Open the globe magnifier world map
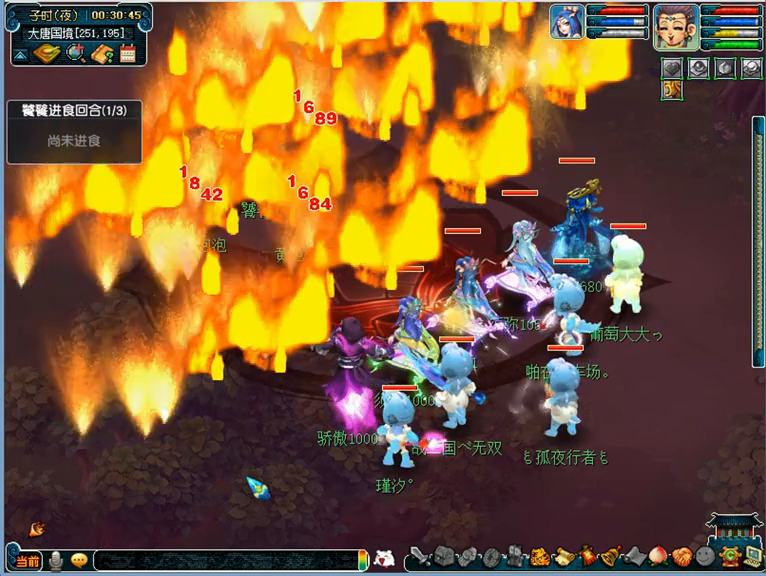 click(x=74, y=54)
